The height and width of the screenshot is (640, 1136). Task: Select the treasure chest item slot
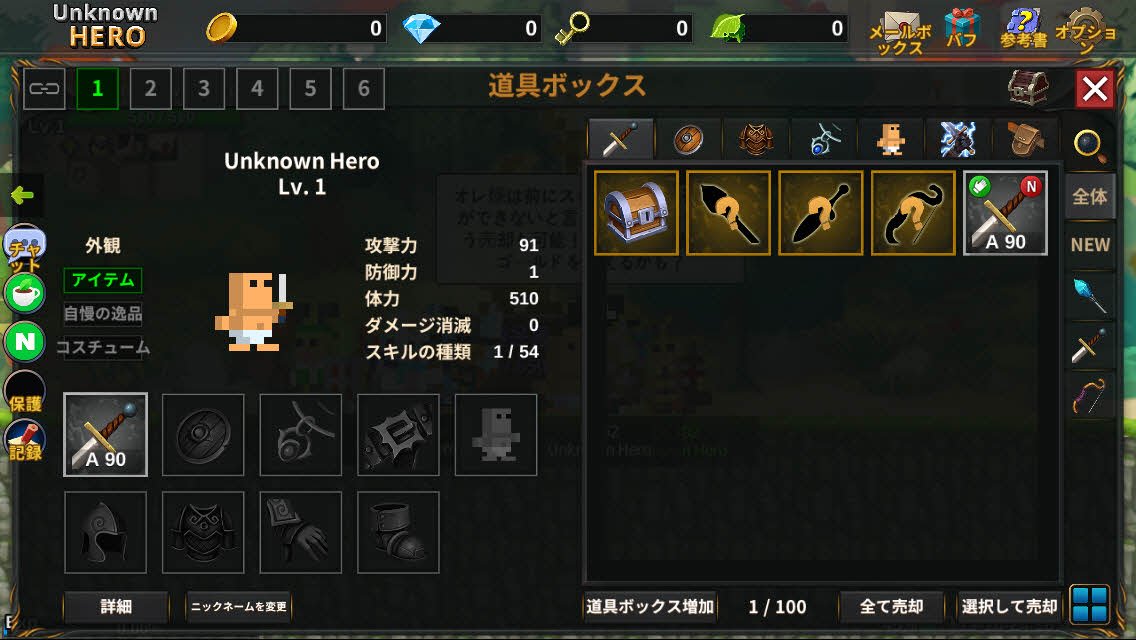[636, 213]
